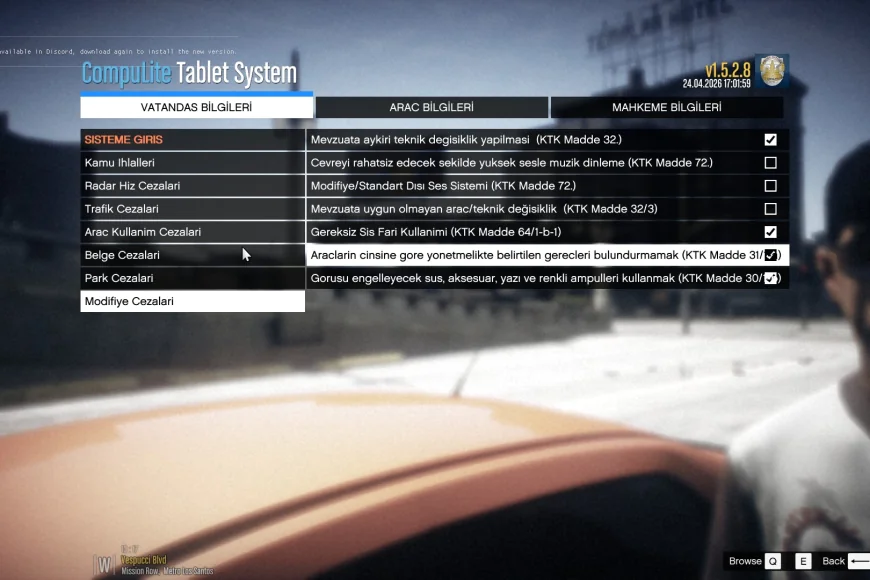Uncheck Mevzuata aykiri teknik degisiklik yapilmasi checkbox
This screenshot has width=870, height=580.
pos(770,140)
